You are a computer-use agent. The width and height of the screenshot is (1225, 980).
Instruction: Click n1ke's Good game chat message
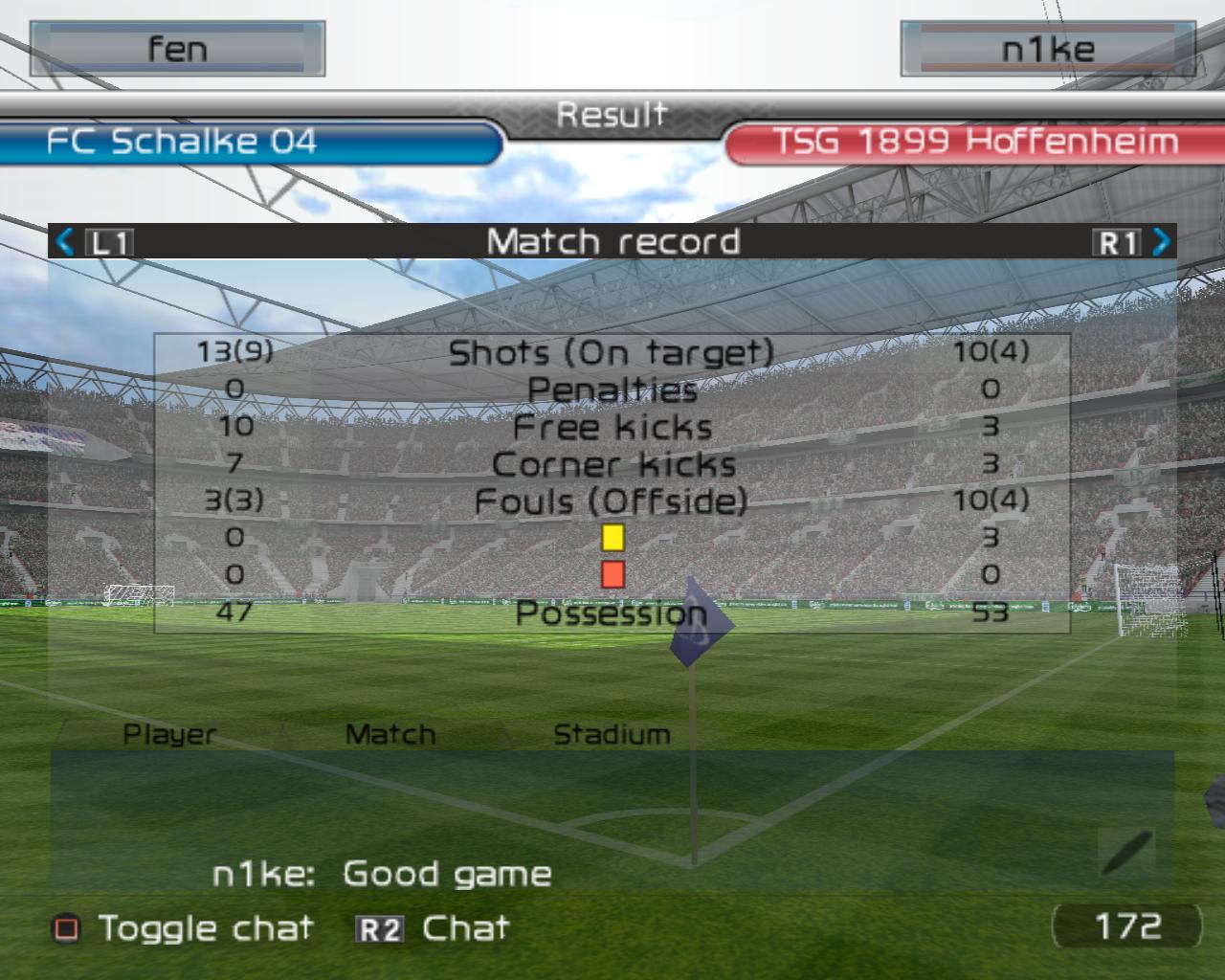pyautogui.click(x=382, y=874)
